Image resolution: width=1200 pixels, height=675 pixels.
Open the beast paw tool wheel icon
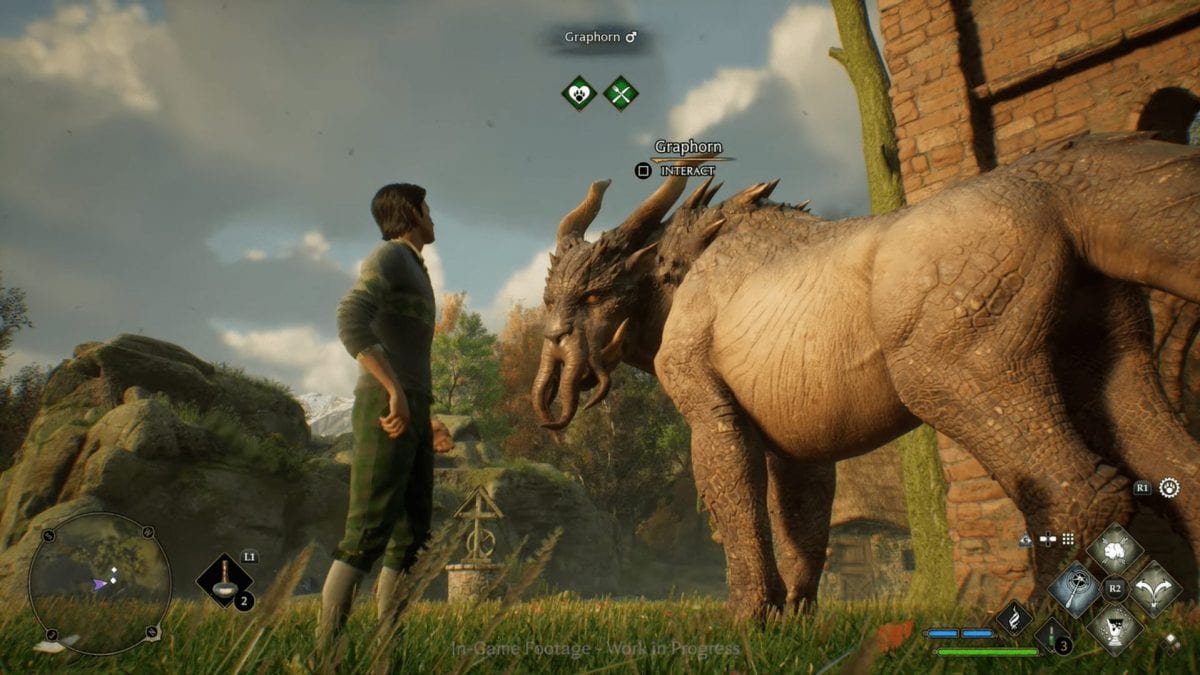coord(1169,488)
